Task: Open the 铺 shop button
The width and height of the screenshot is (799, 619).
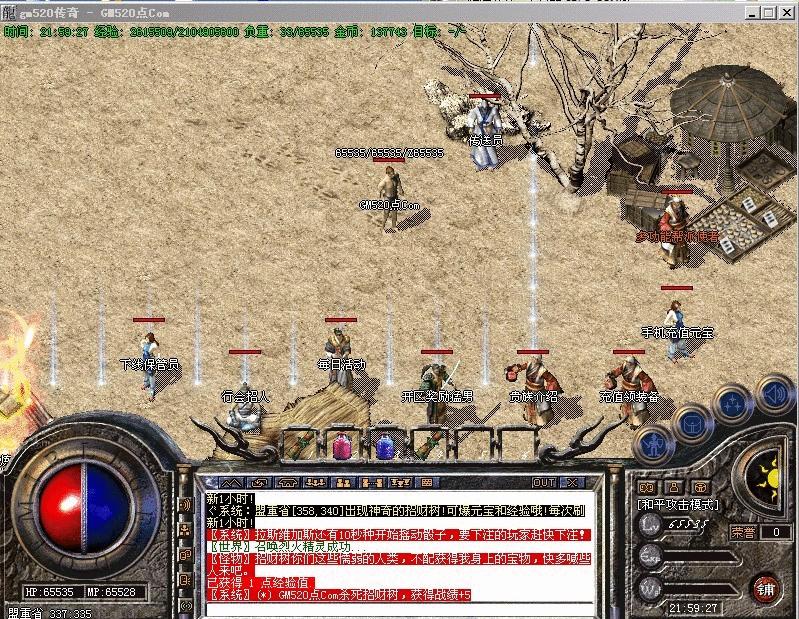Action: tap(765, 586)
